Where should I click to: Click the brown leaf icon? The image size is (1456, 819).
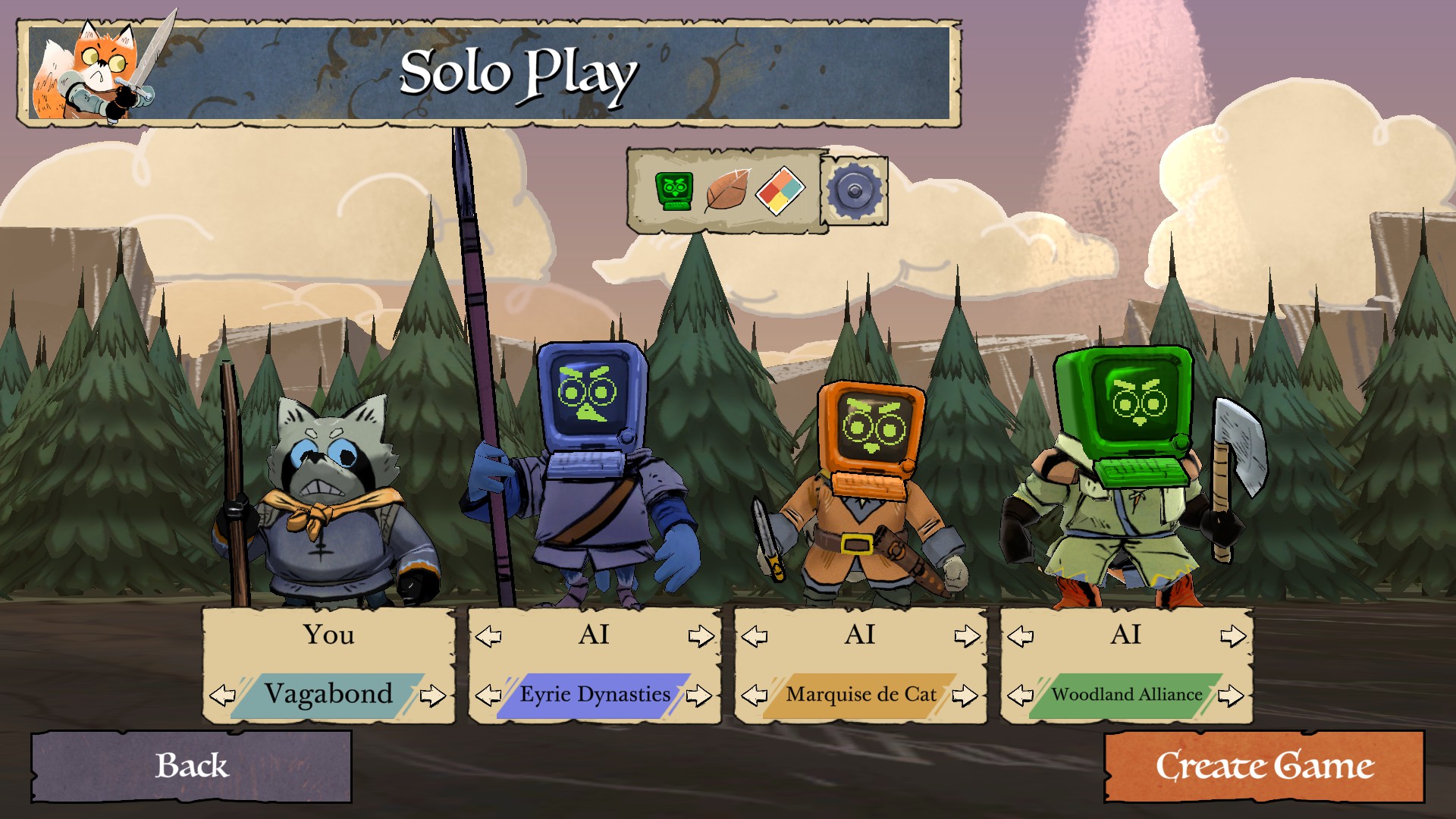point(726,190)
